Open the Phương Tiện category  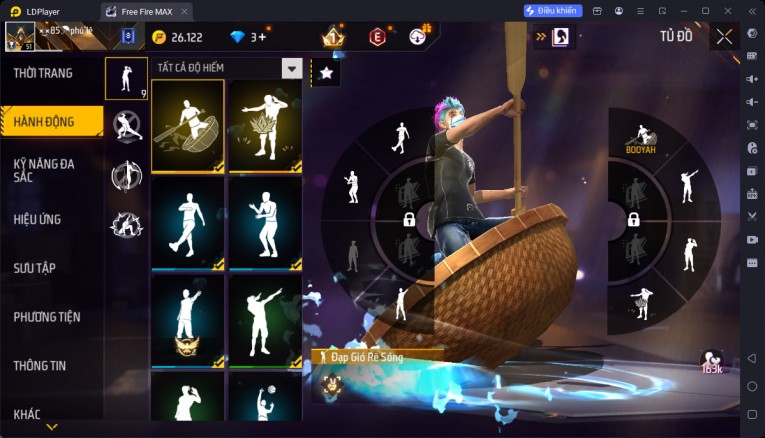pos(47,317)
